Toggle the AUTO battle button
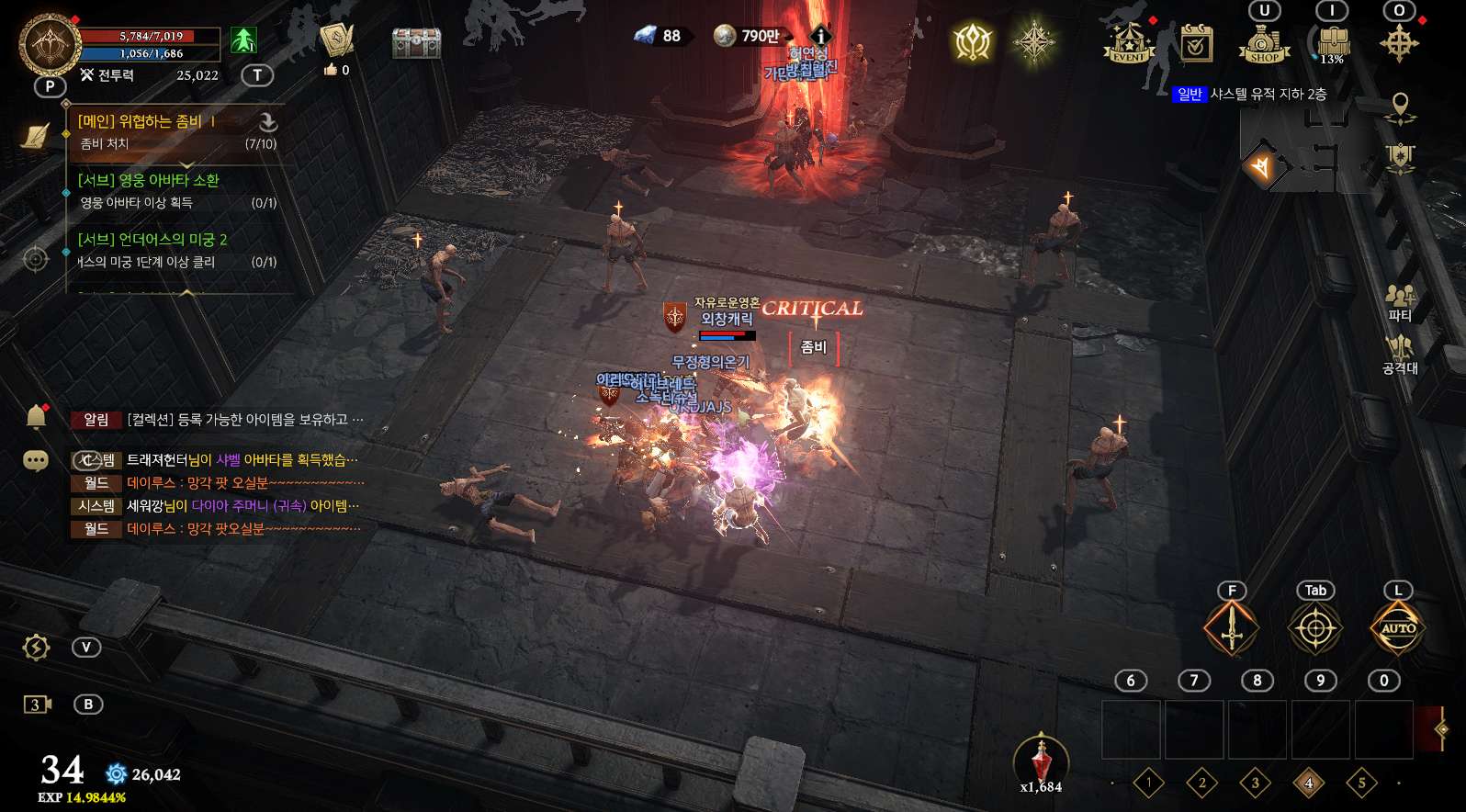Image resolution: width=1466 pixels, height=812 pixels. [1397, 629]
